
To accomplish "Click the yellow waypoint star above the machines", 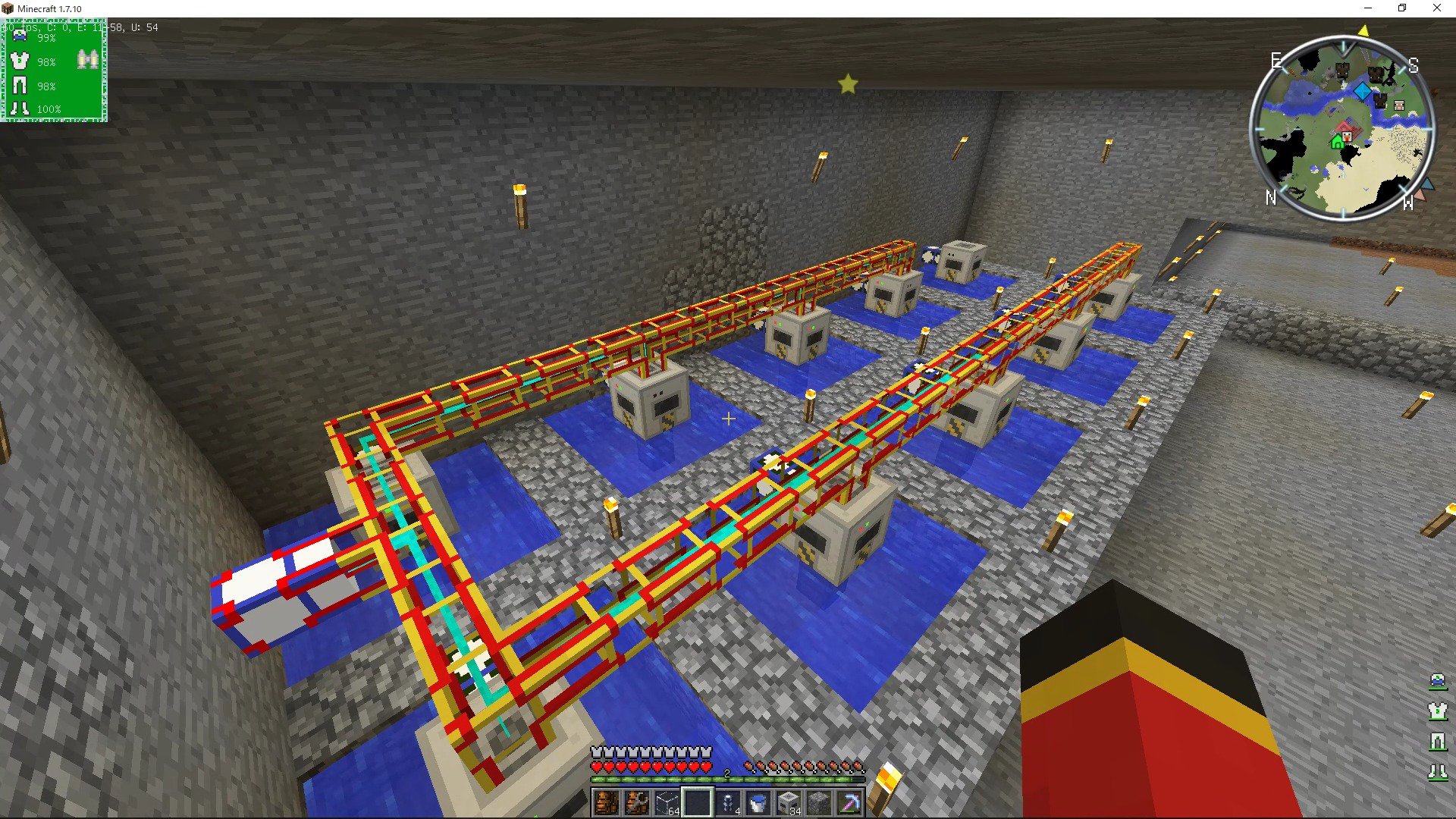I will point(847,84).
